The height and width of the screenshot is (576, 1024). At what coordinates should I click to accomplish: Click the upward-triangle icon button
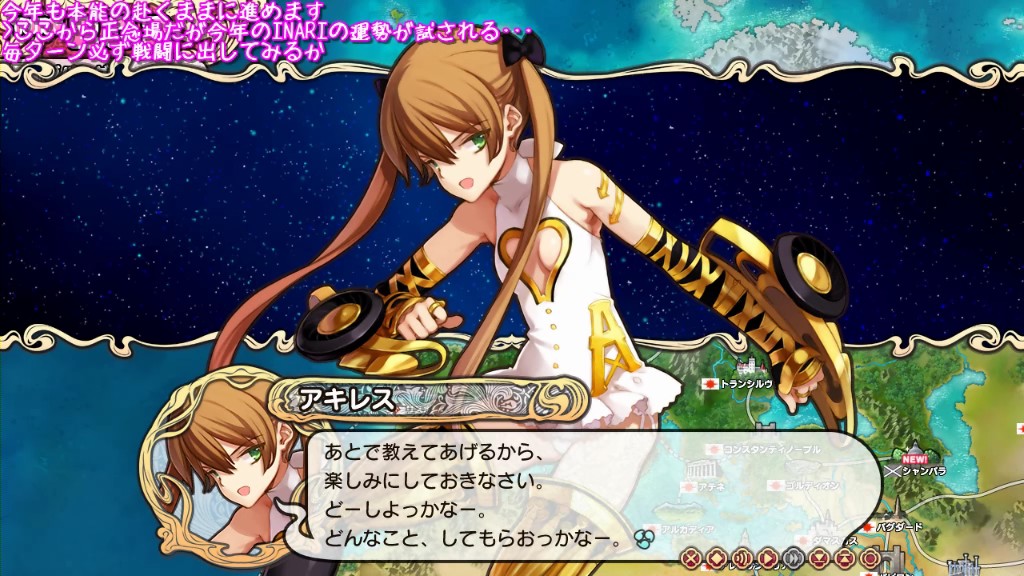[x=845, y=557]
